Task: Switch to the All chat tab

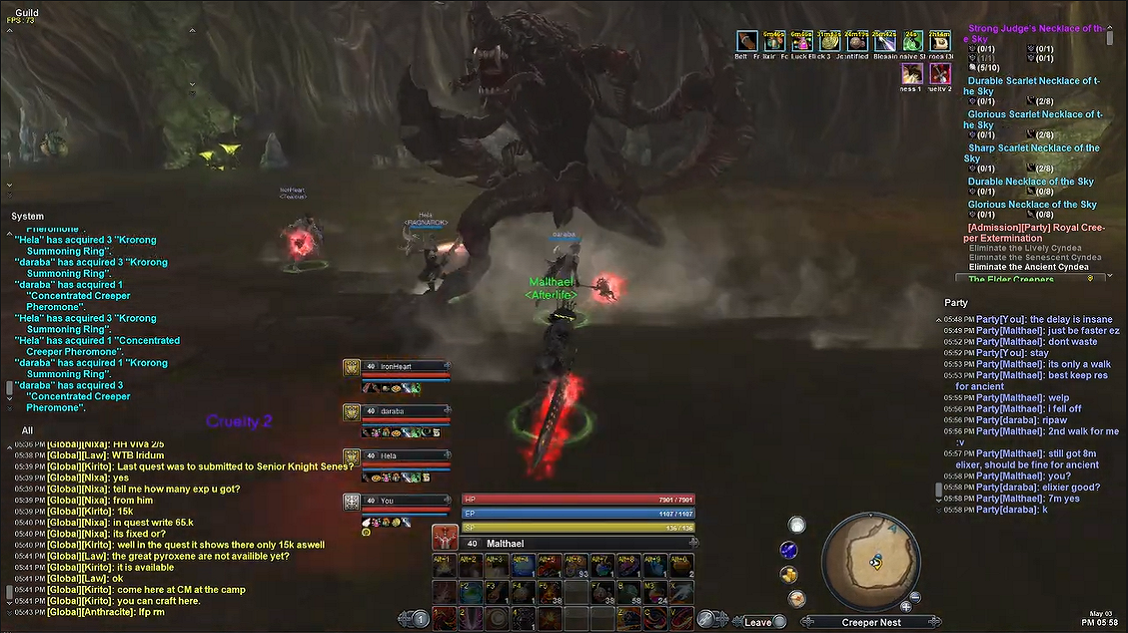Action: (x=27, y=430)
